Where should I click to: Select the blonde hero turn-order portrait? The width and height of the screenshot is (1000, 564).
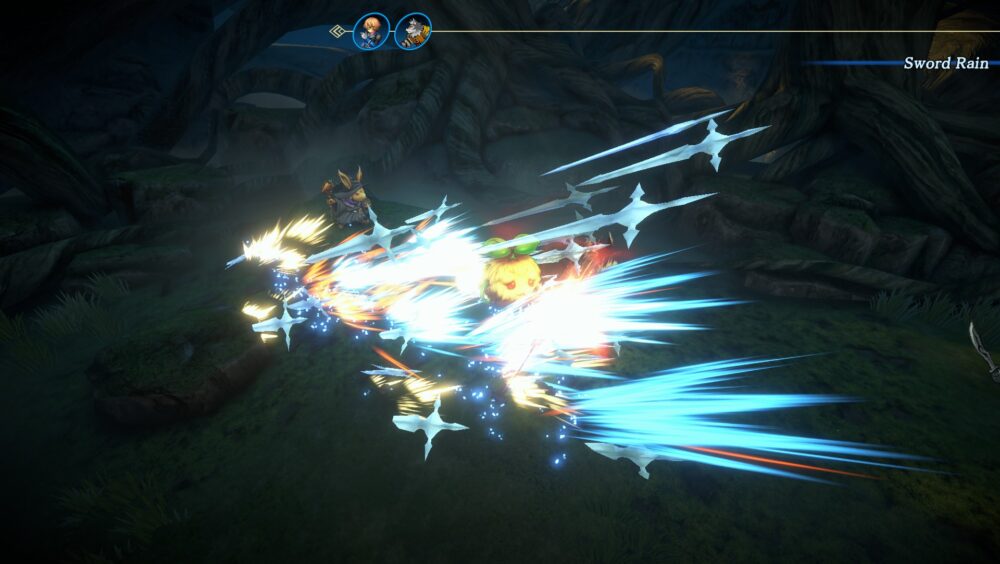372,31
